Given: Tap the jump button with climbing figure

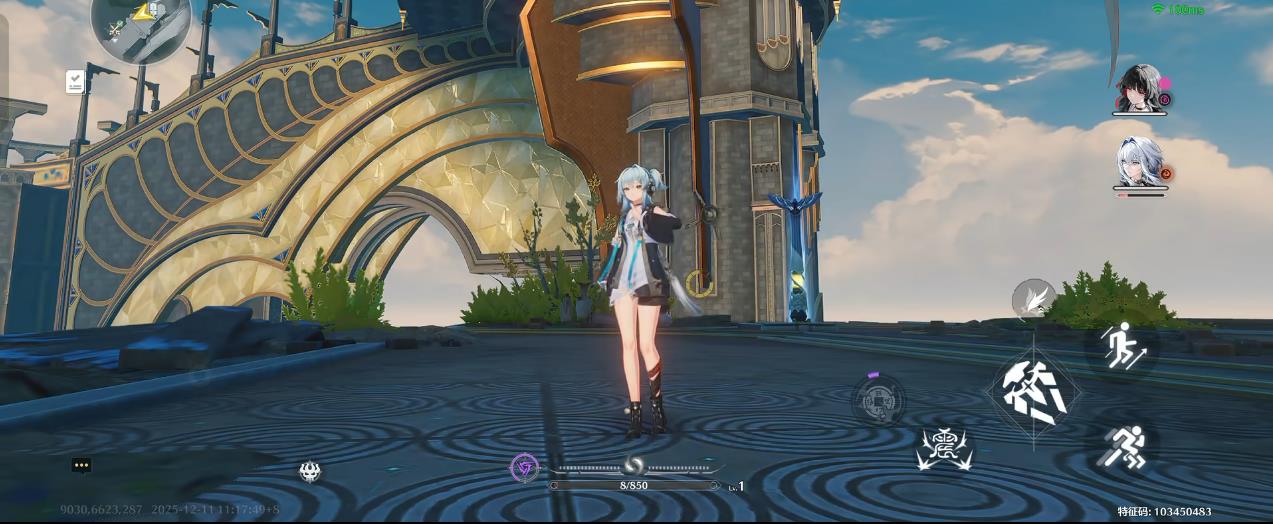Looking at the screenshot, I should (x=1122, y=346).
